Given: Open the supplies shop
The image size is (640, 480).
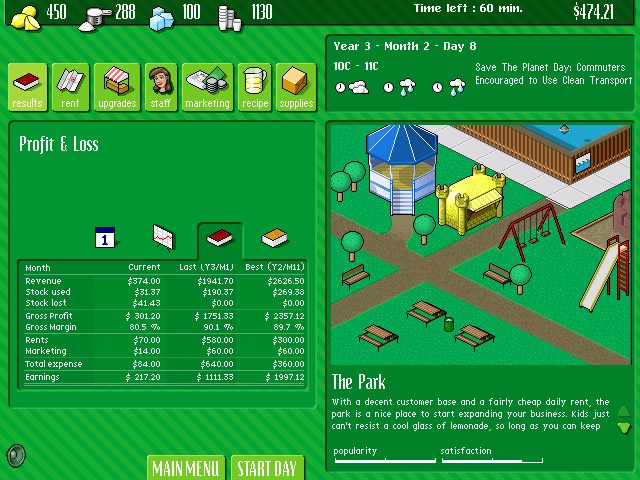Looking at the screenshot, I should [297, 87].
